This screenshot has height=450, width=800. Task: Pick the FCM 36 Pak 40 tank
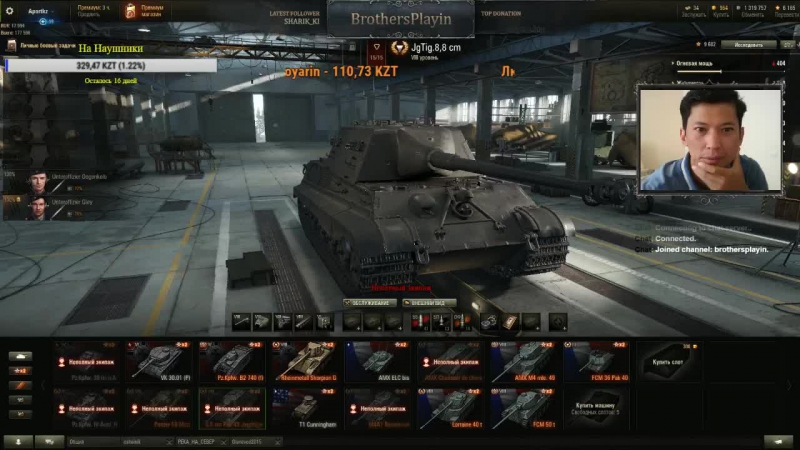point(596,362)
